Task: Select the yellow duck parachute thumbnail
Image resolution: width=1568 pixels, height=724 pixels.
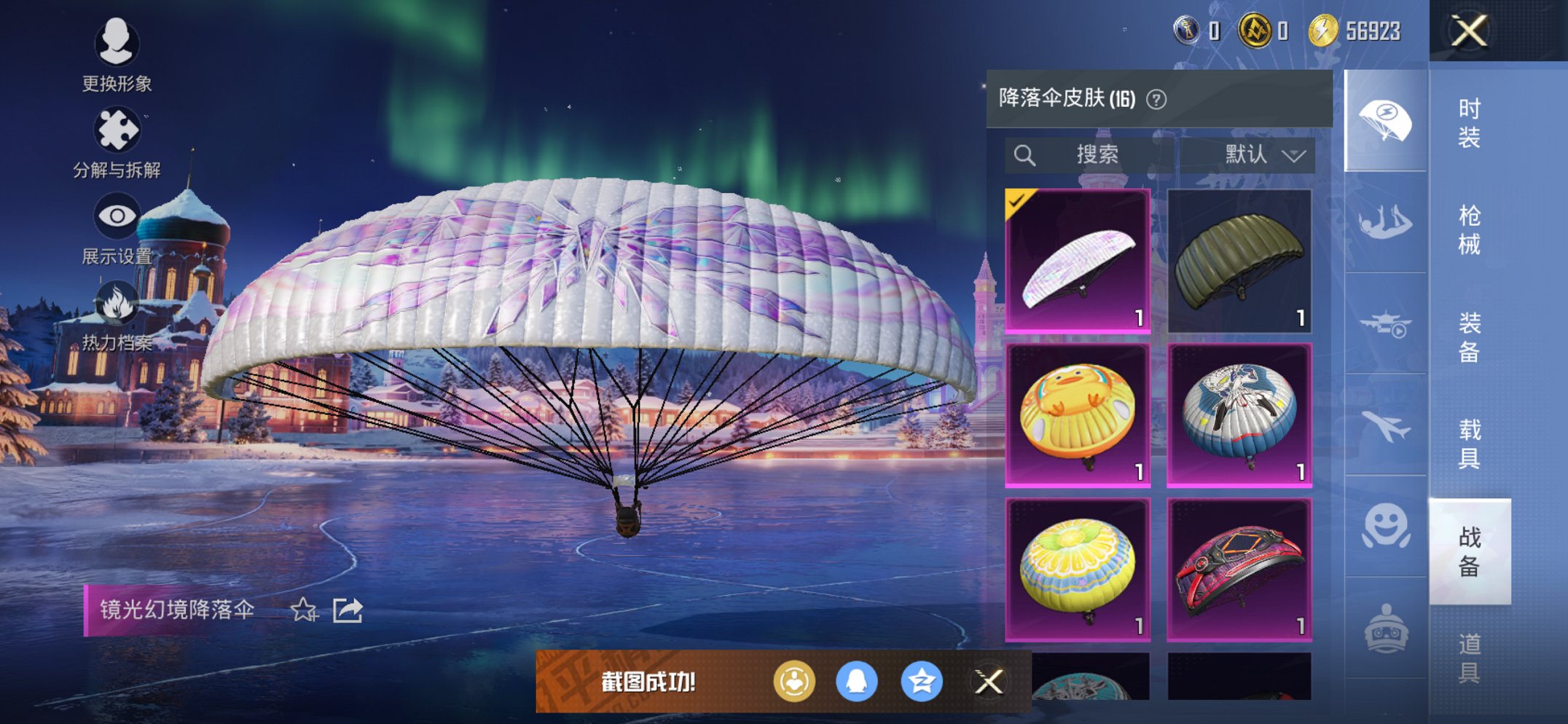Action: 1077,413
